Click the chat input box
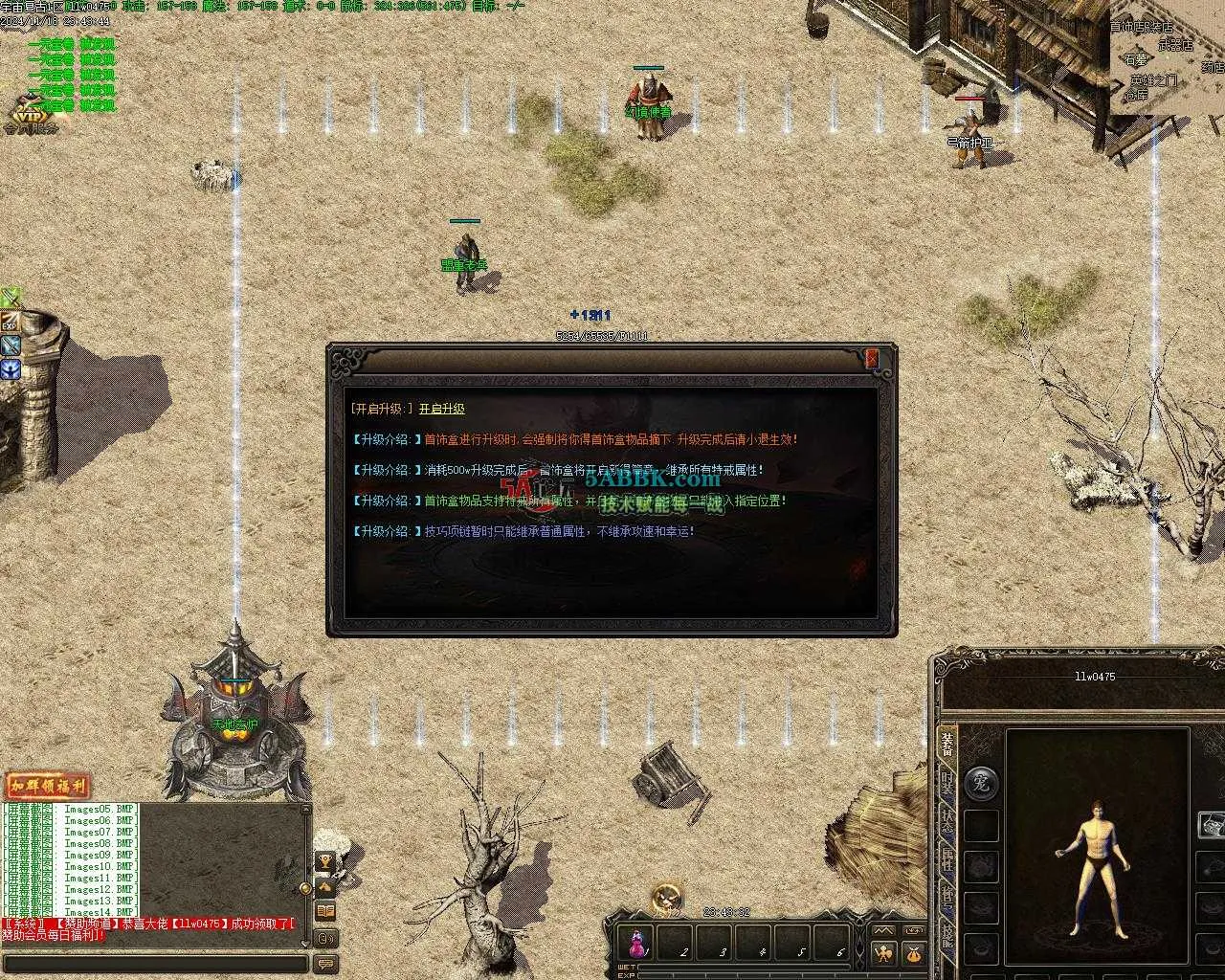1225x980 pixels. [158, 963]
